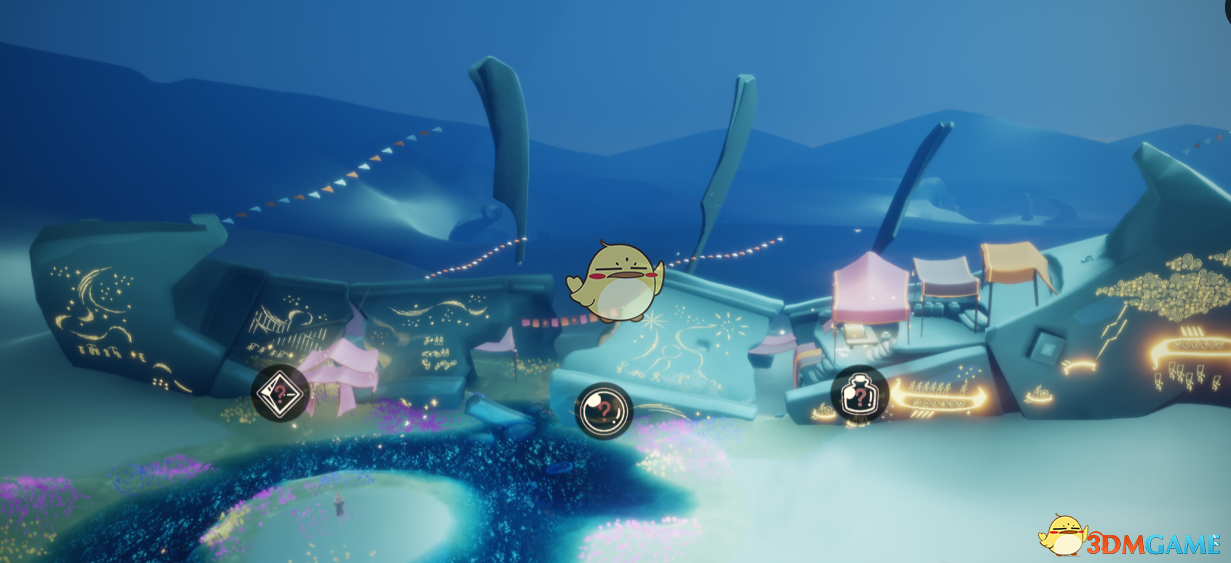Screen dimensions: 1231x563
Task: Click the 3DMGAME watermark logo
Action: (1131, 538)
